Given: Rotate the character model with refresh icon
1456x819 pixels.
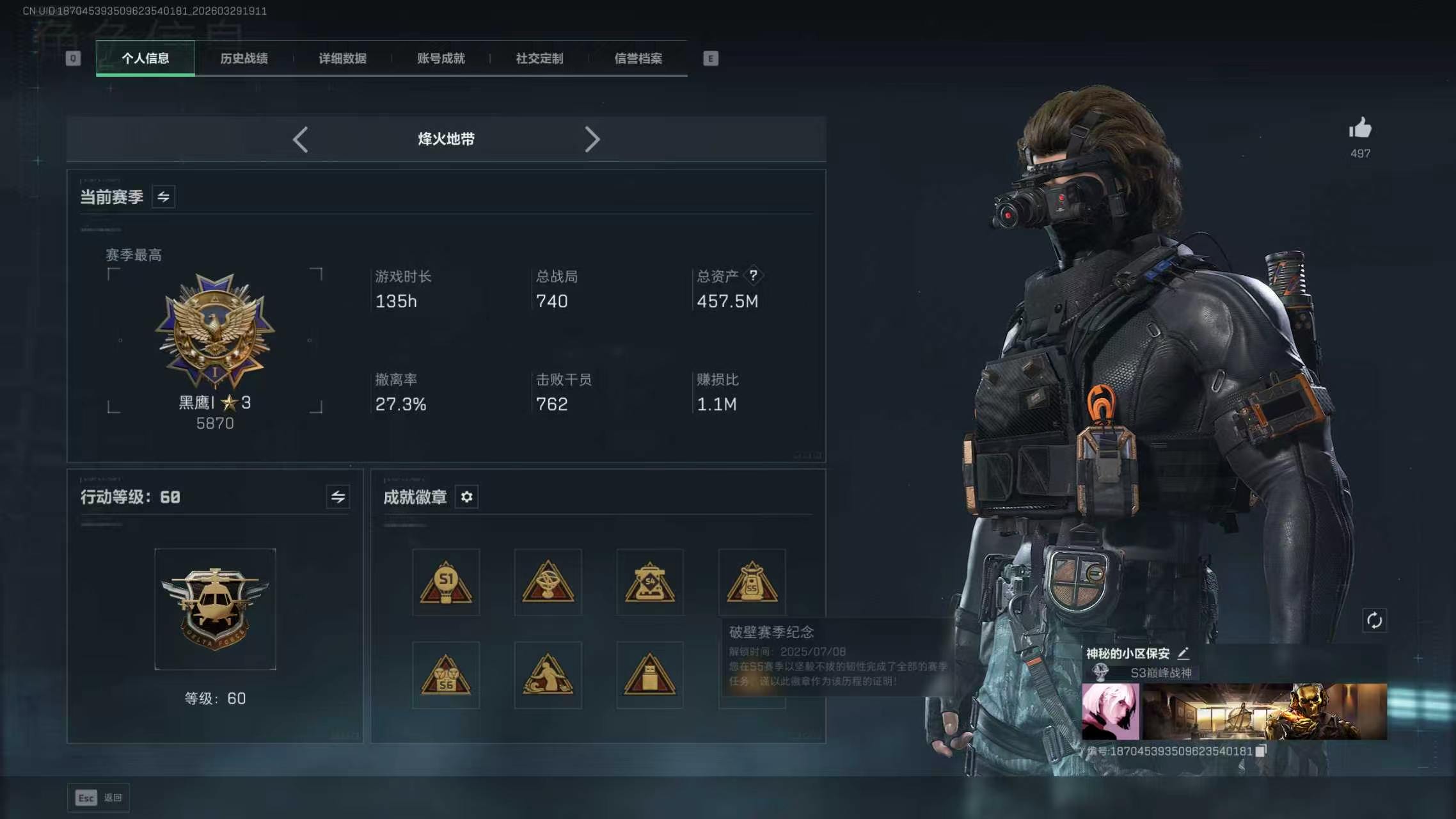Looking at the screenshot, I should 1374,620.
